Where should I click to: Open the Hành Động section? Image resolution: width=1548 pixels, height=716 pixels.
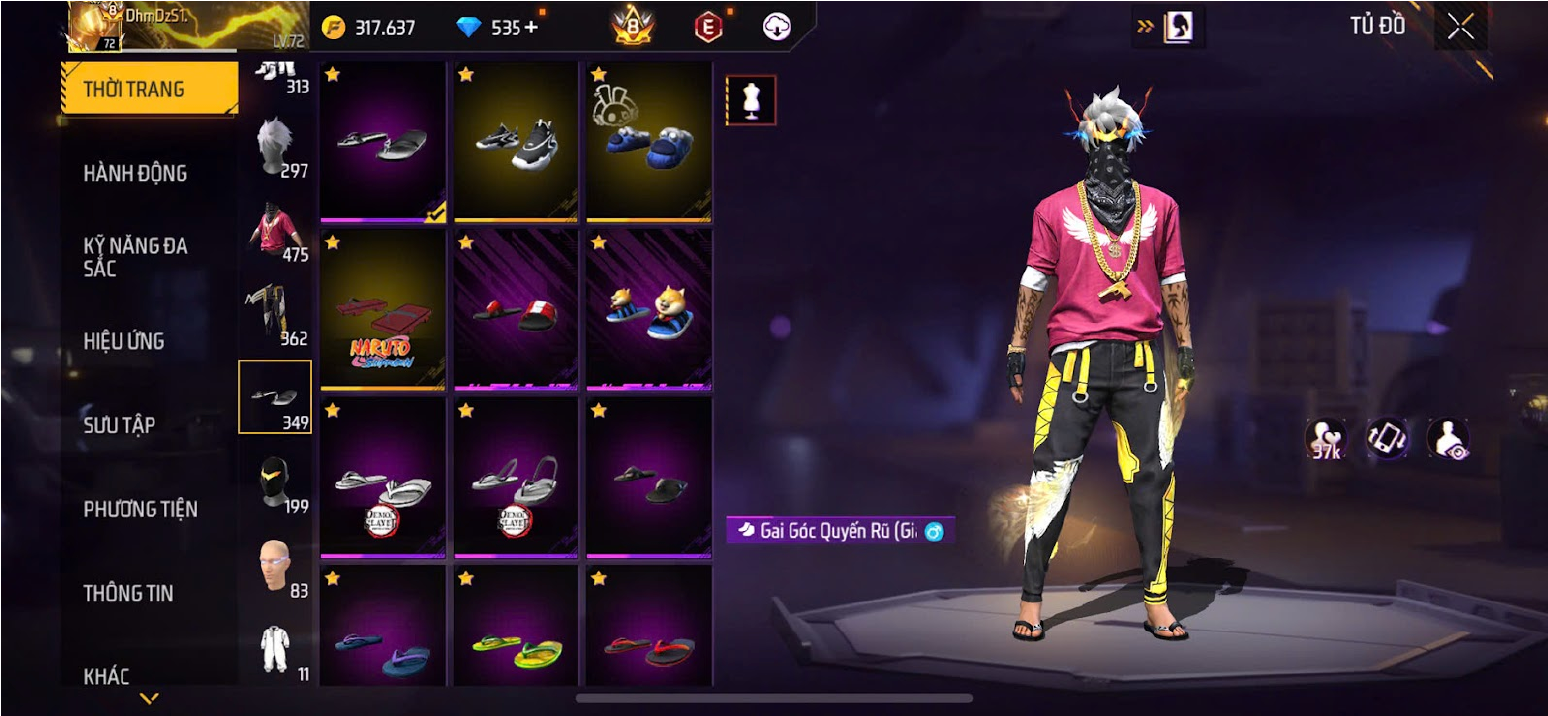coord(135,173)
